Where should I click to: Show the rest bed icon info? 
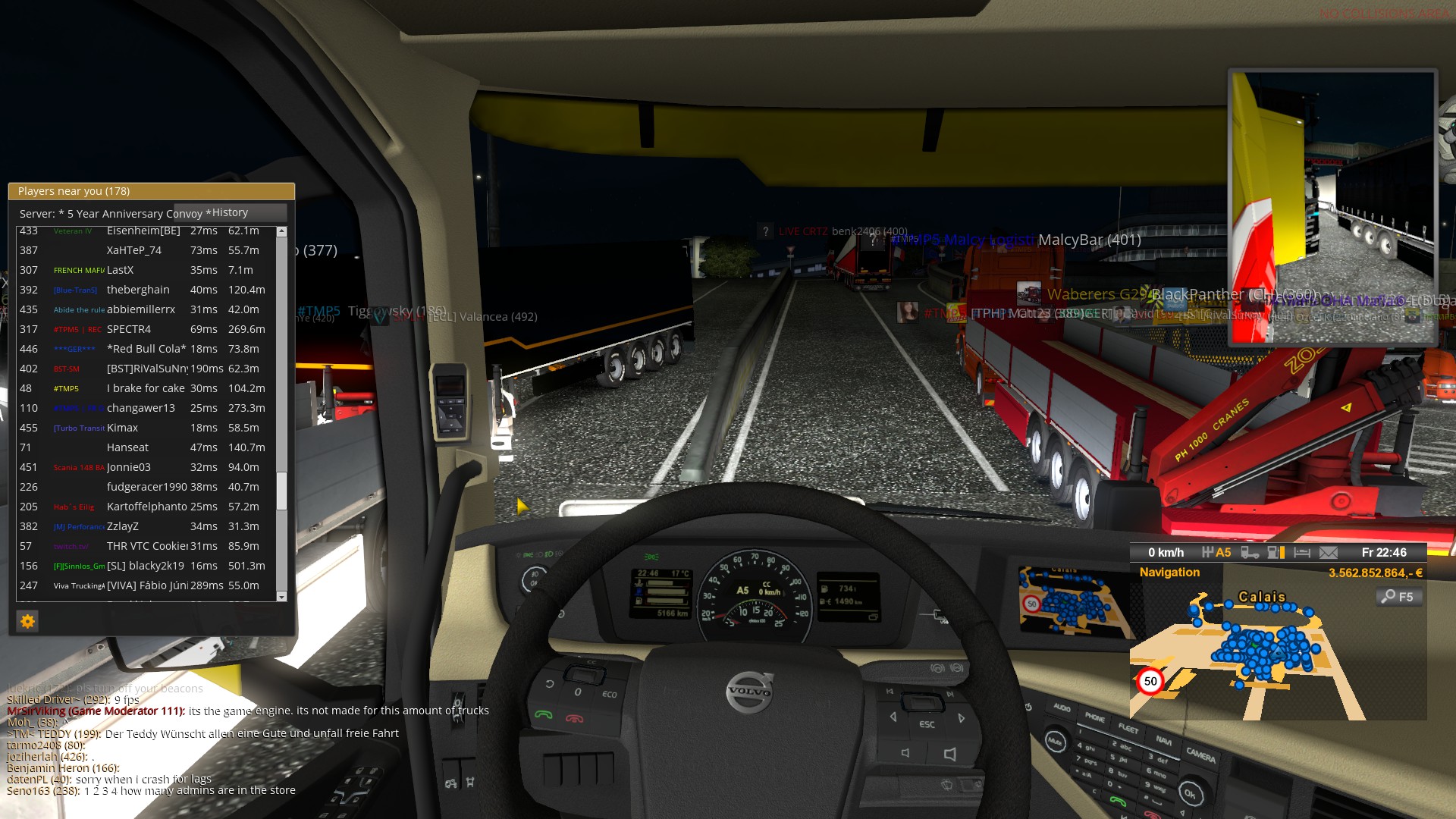tap(1302, 553)
